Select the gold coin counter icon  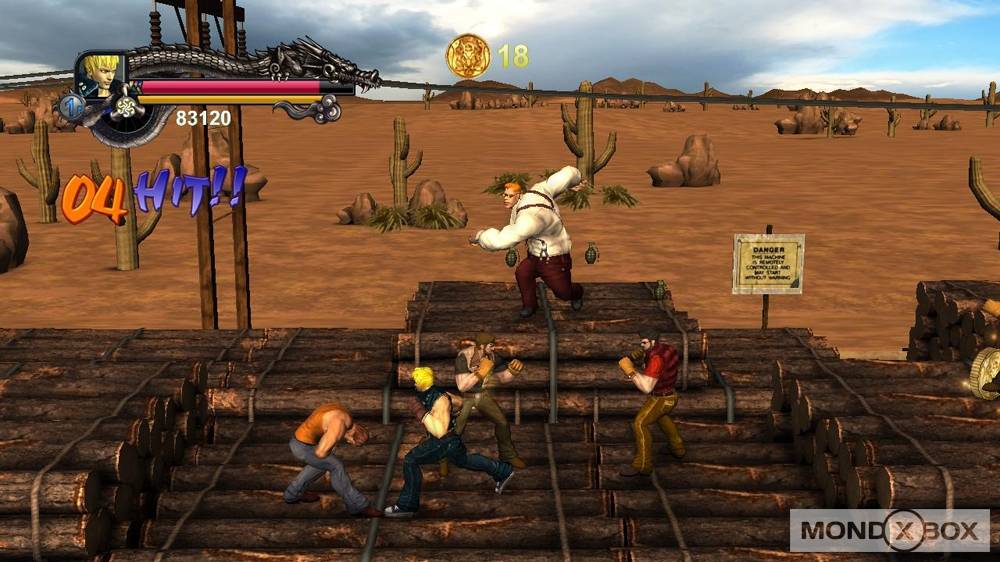point(468,56)
